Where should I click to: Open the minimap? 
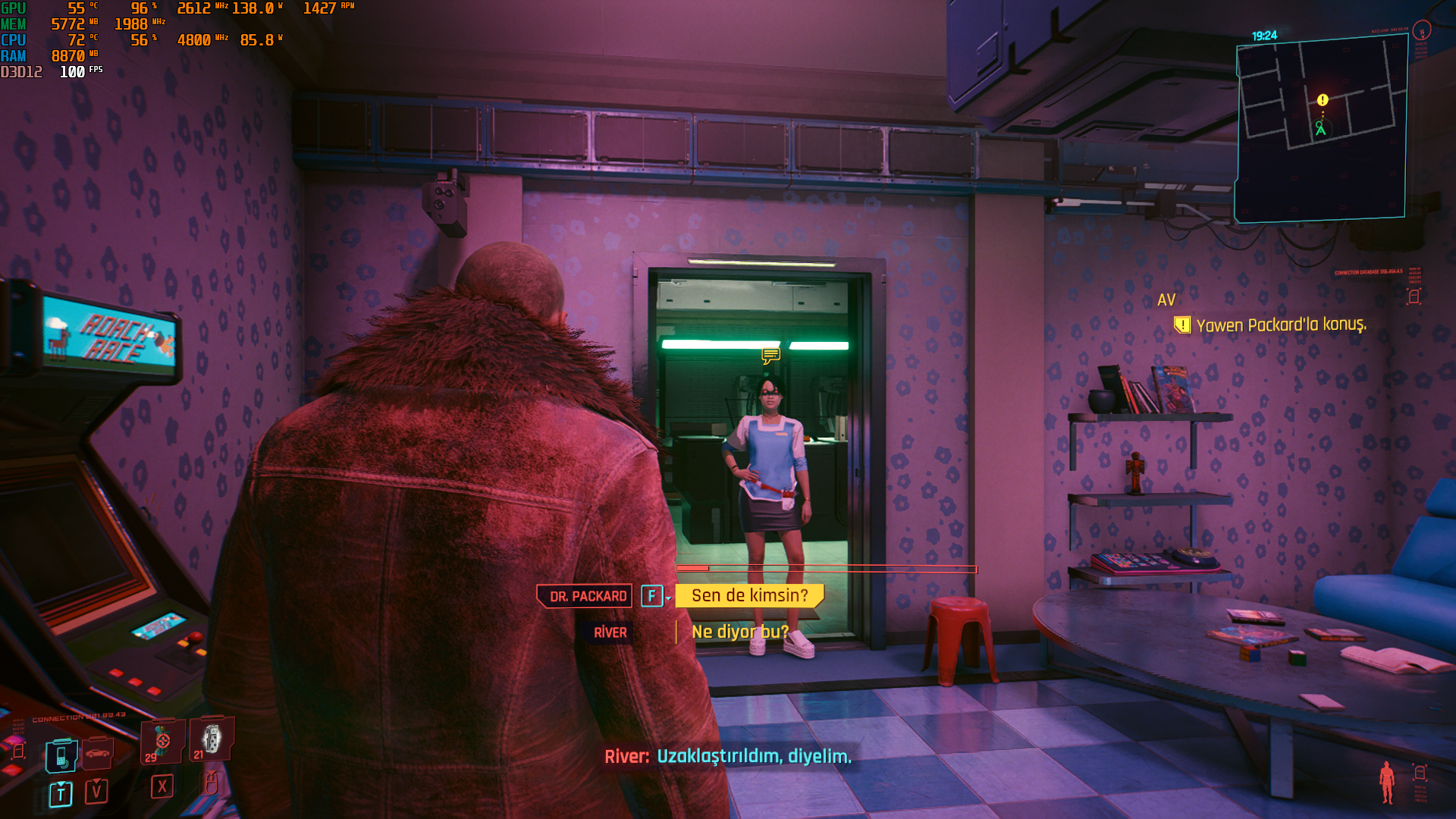click(x=1321, y=129)
